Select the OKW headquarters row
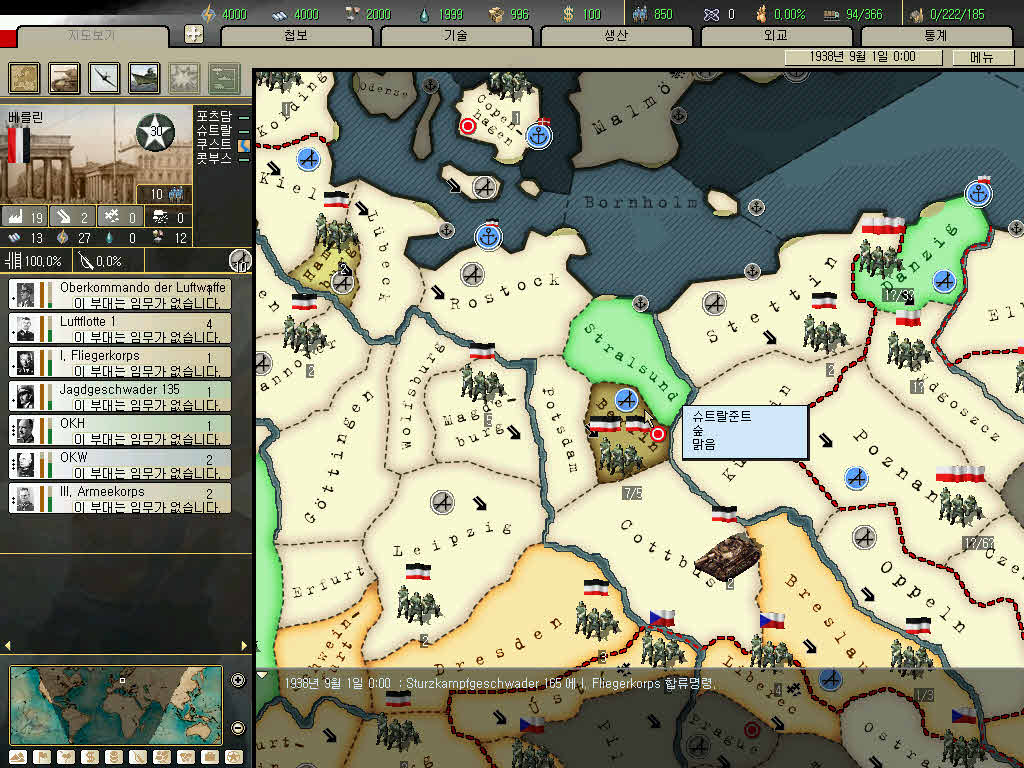The height and width of the screenshot is (768, 1024). [x=120, y=464]
